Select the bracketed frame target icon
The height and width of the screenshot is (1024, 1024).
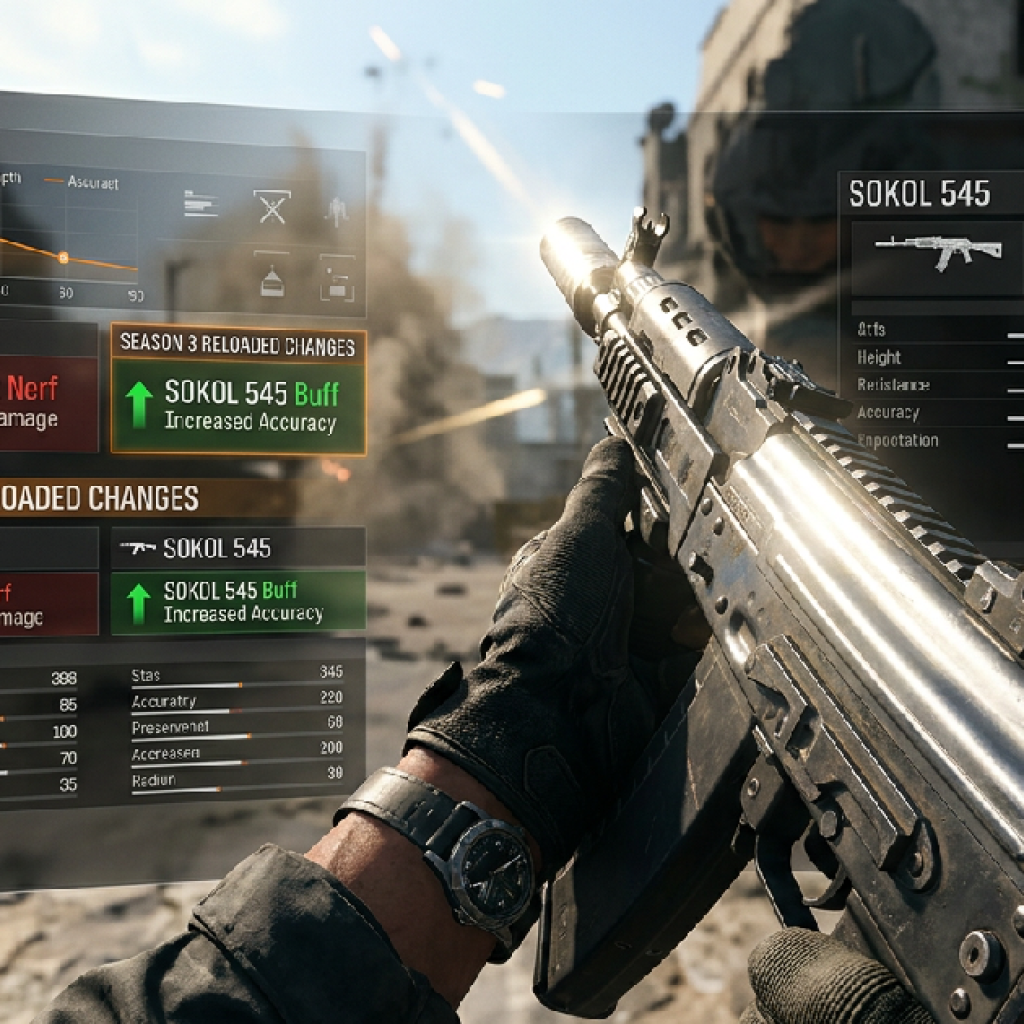pyautogui.click(x=337, y=279)
